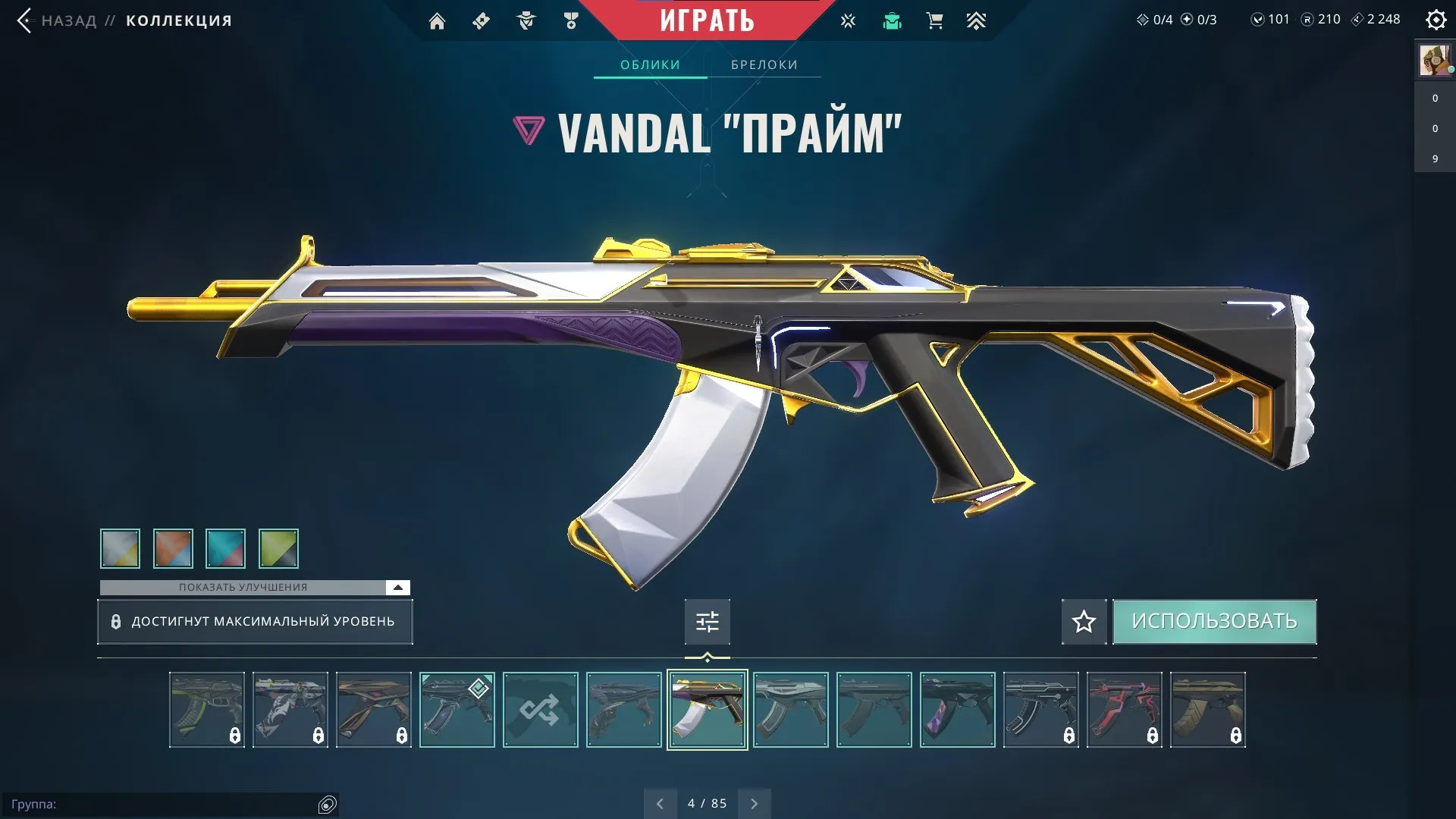The image size is (1456, 819).
Task: Open the agents icon in top navigation
Action: (x=526, y=20)
